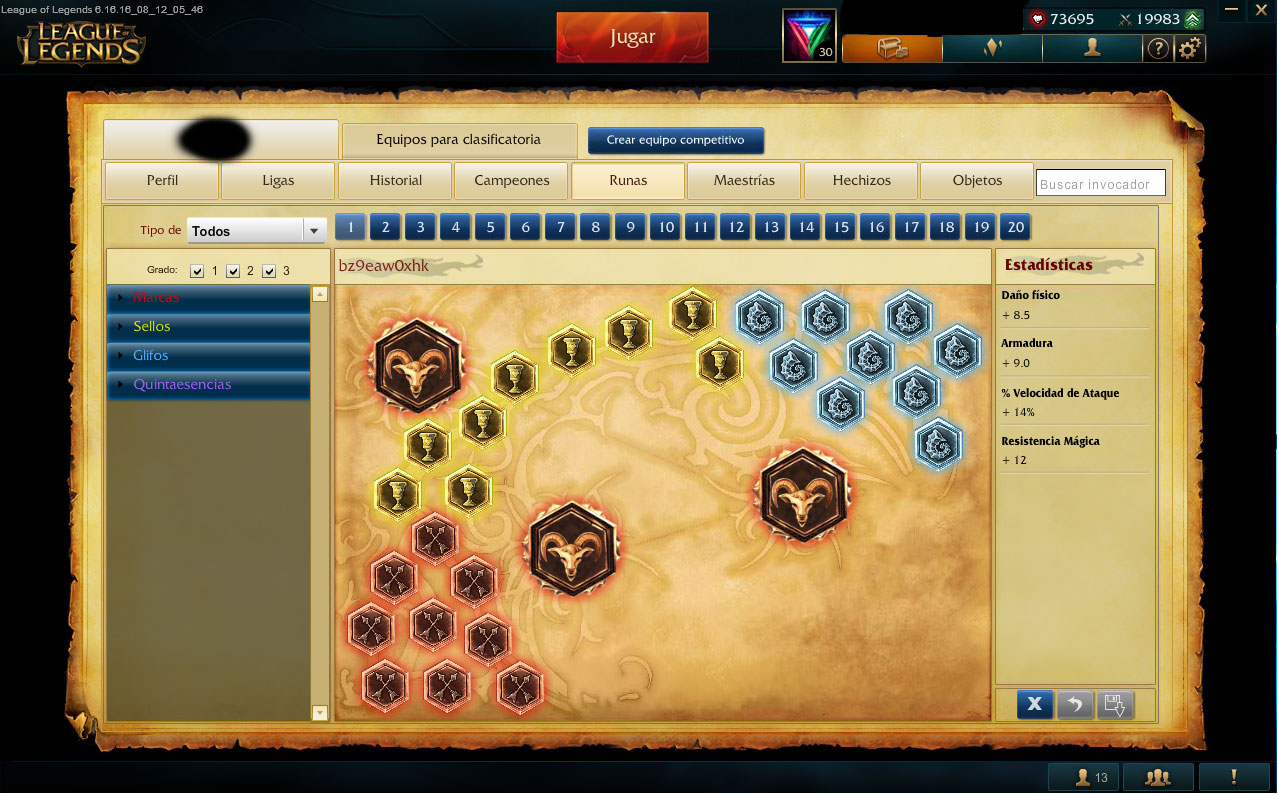Open the Objetos tab
The width and height of the screenshot is (1279, 795).
[x=977, y=181]
